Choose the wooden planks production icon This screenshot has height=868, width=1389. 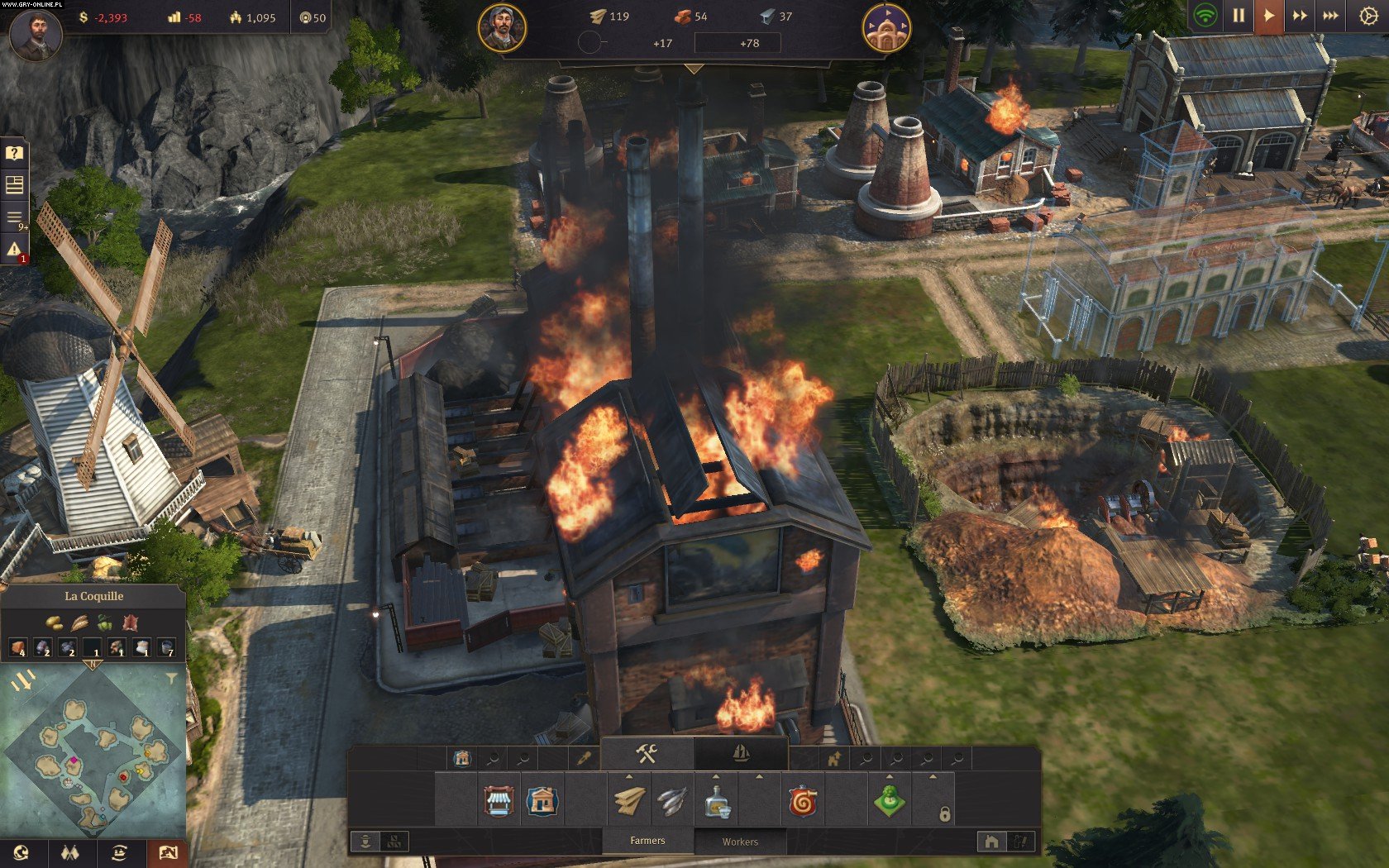pos(629,800)
